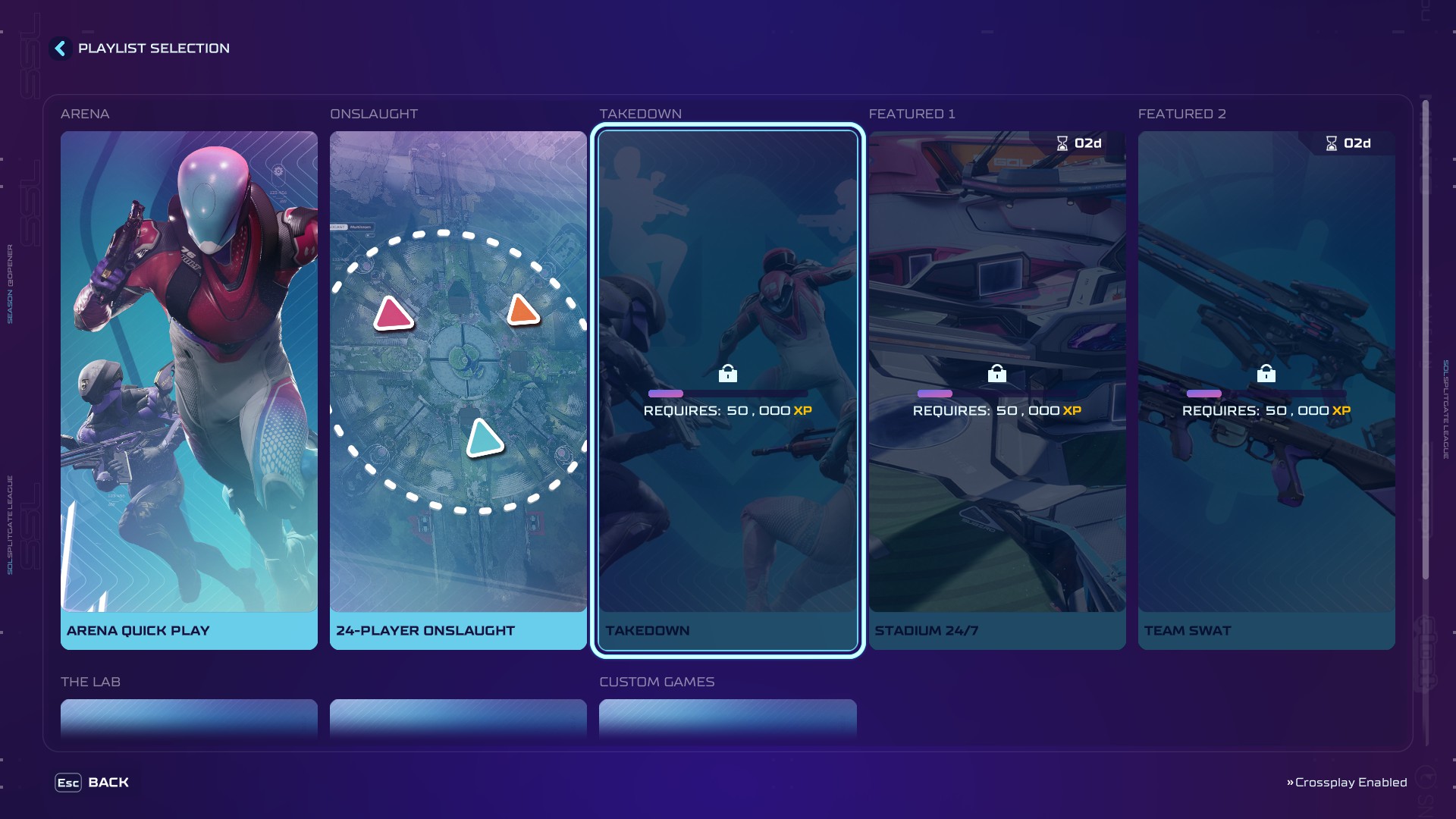Click the lock icon on the Takedown playlist
1456x819 pixels.
728,373
